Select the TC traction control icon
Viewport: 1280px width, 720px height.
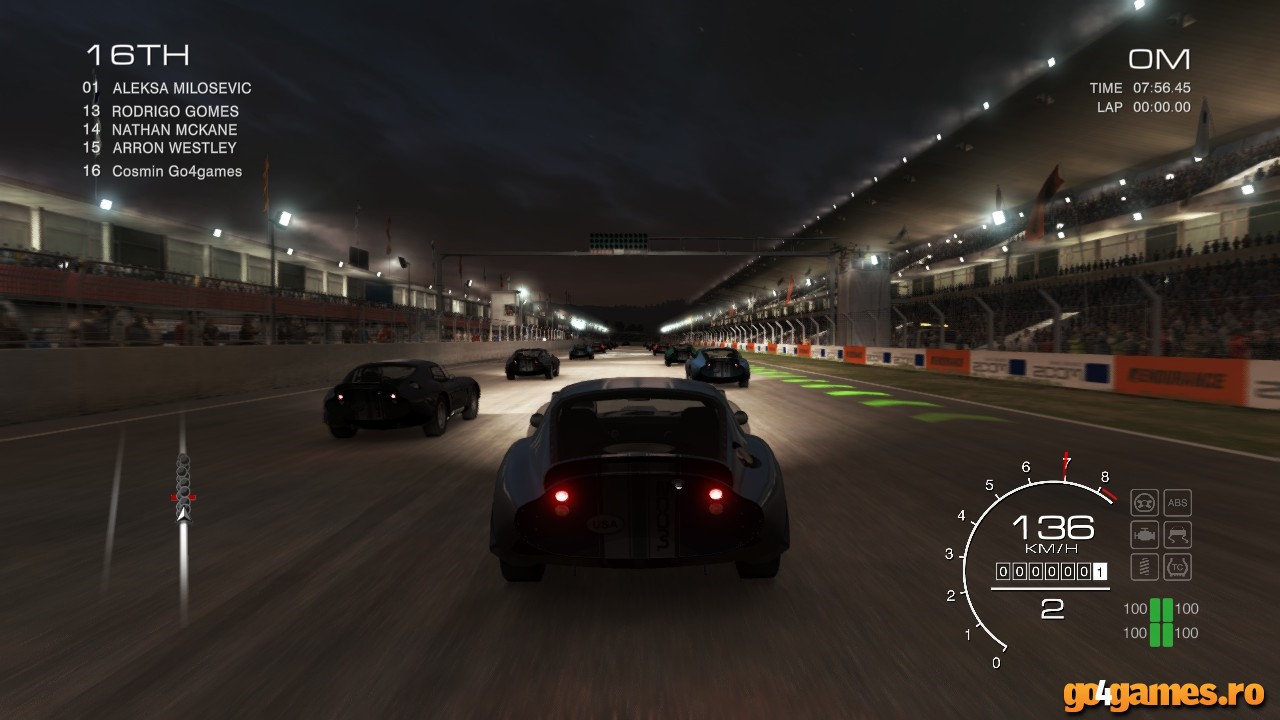(x=1178, y=566)
